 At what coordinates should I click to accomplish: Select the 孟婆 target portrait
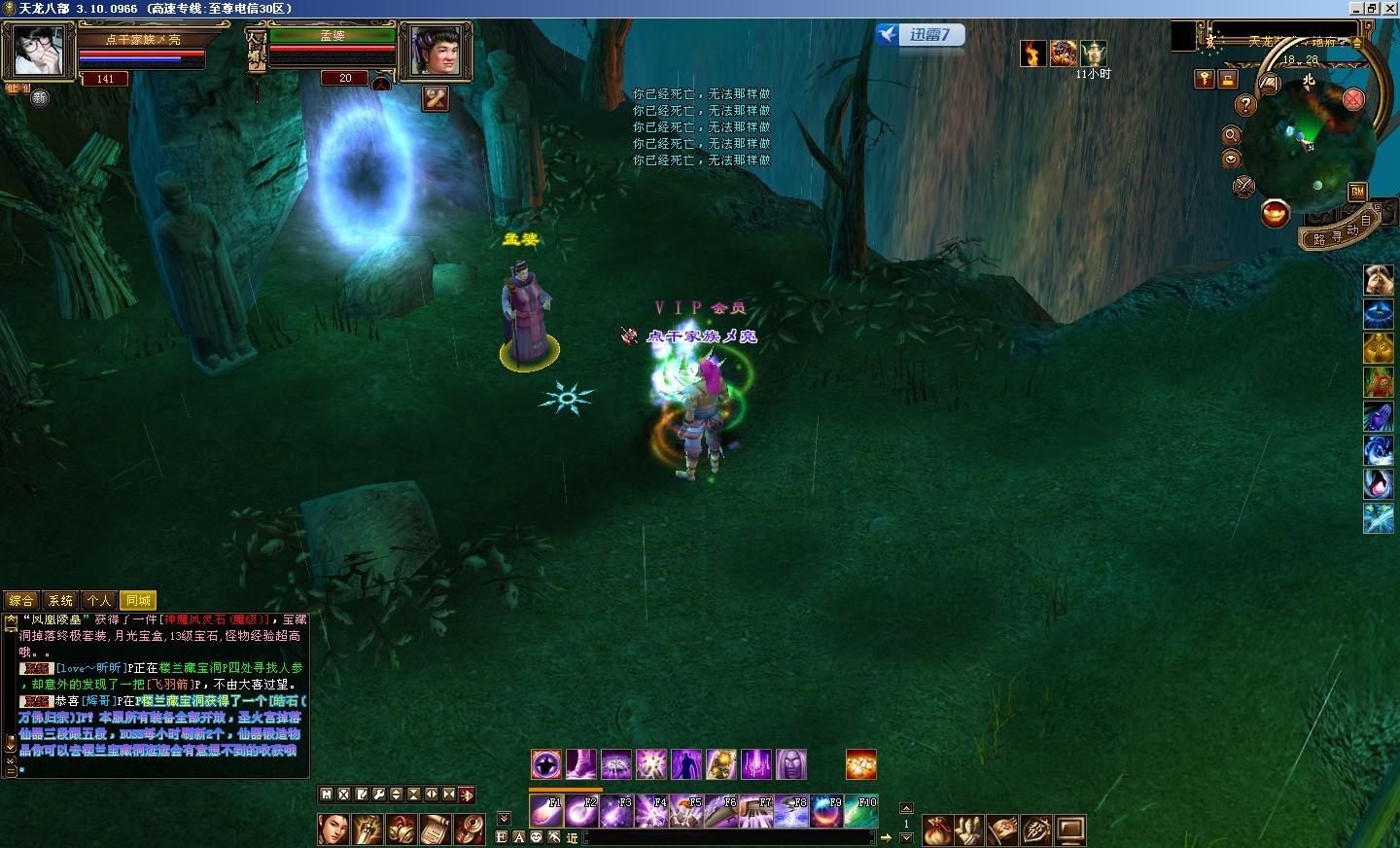tap(436, 51)
